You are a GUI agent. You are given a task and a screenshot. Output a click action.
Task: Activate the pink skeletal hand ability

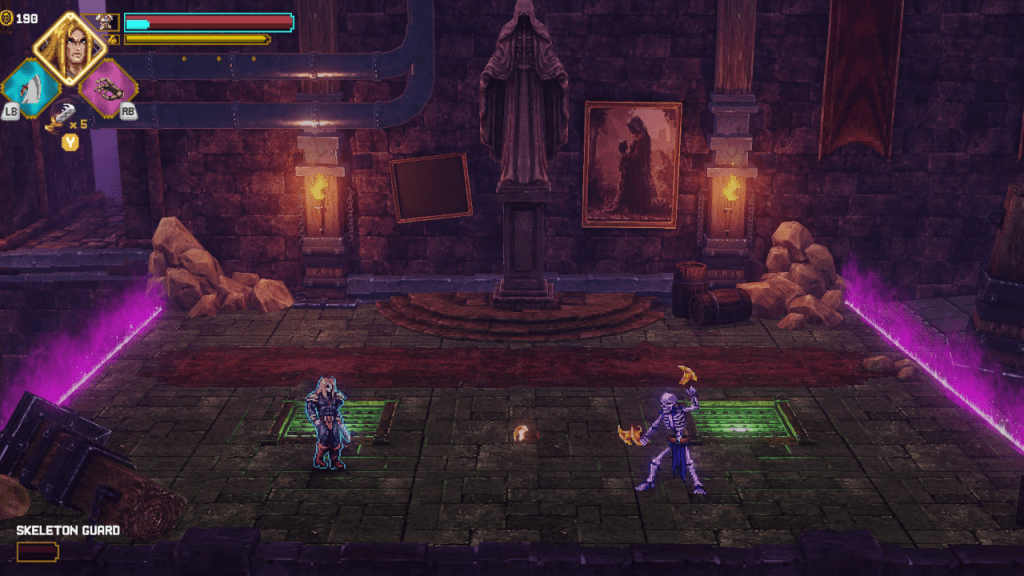[x=107, y=88]
